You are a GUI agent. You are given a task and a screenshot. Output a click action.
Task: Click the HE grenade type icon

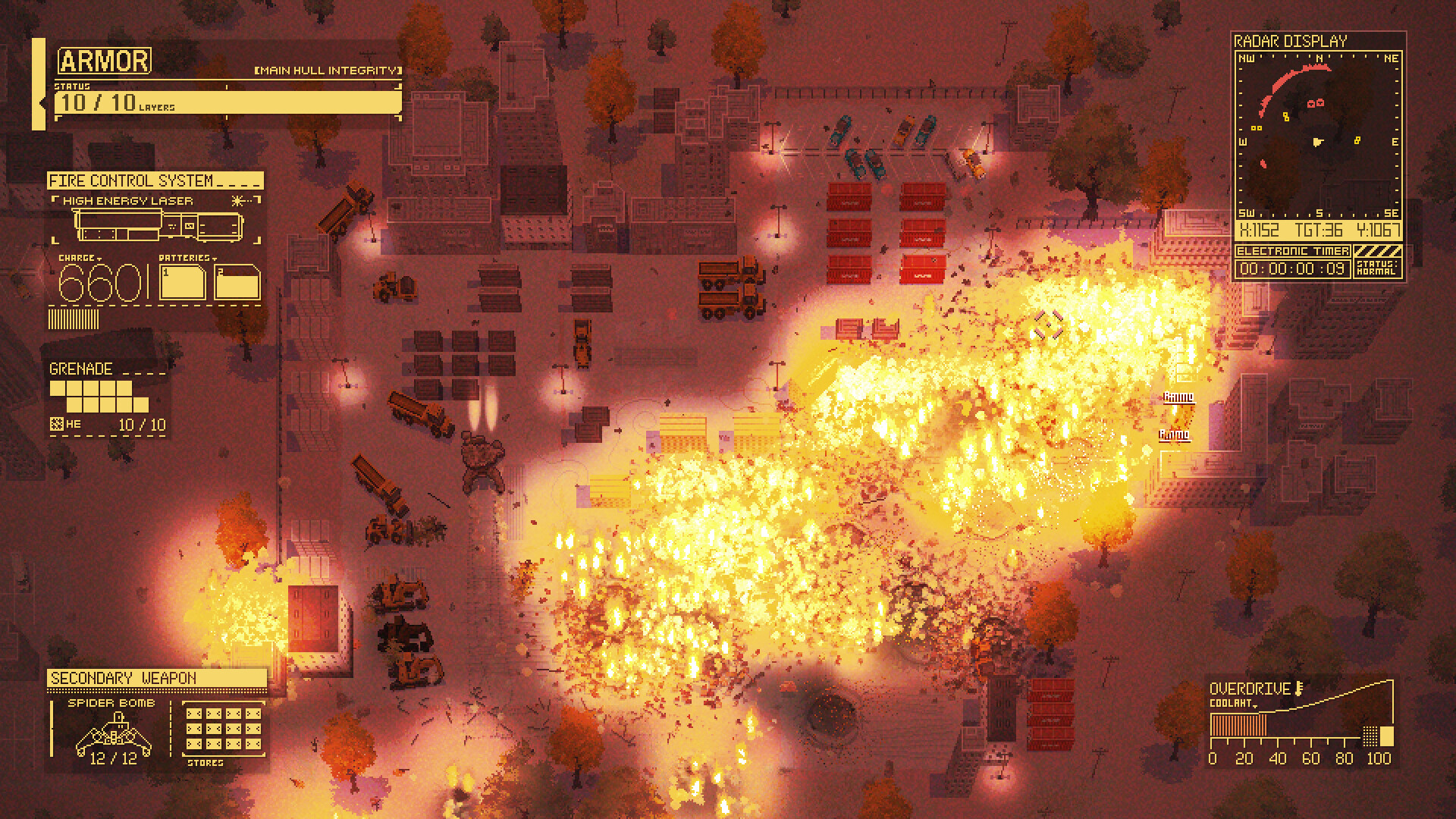(x=56, y=425)
